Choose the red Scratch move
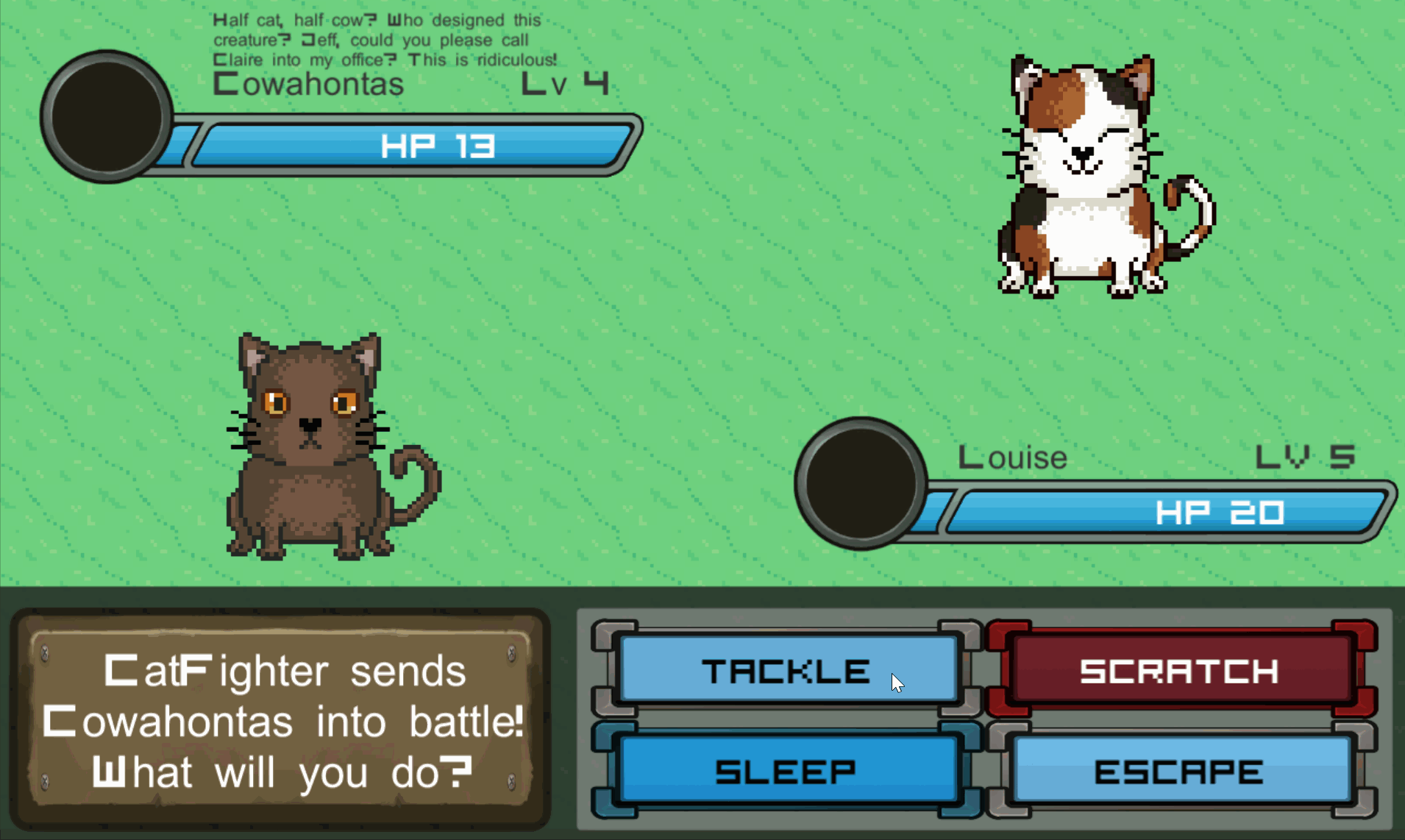Screen dimensions: 1405x840 coord(1180,670)
